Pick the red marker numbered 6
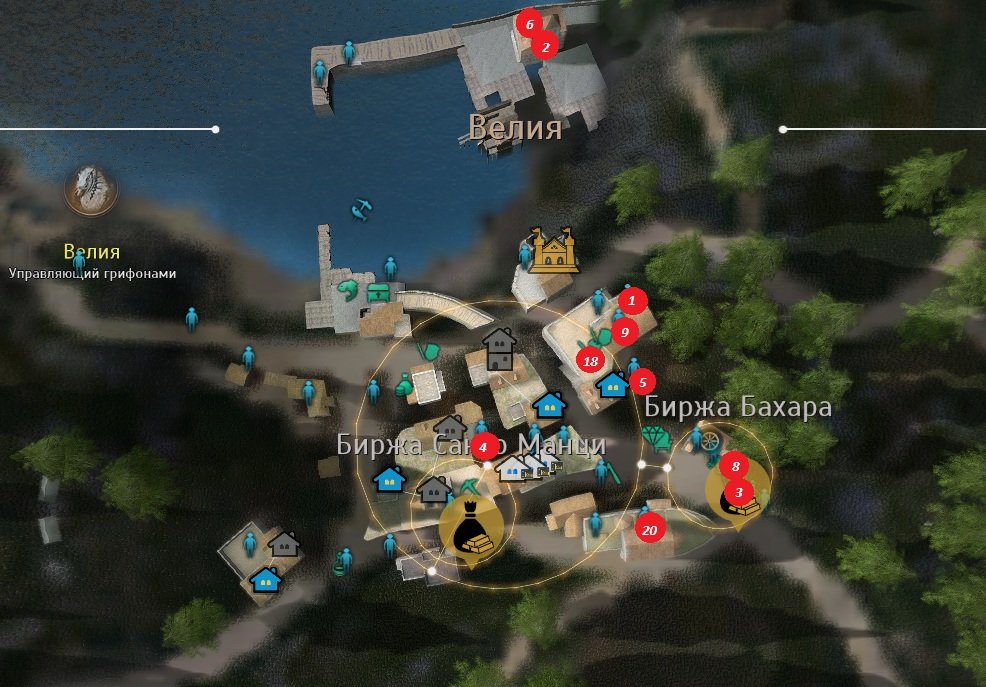This screenshot has width=986, height=687. [x=529, y=23]
